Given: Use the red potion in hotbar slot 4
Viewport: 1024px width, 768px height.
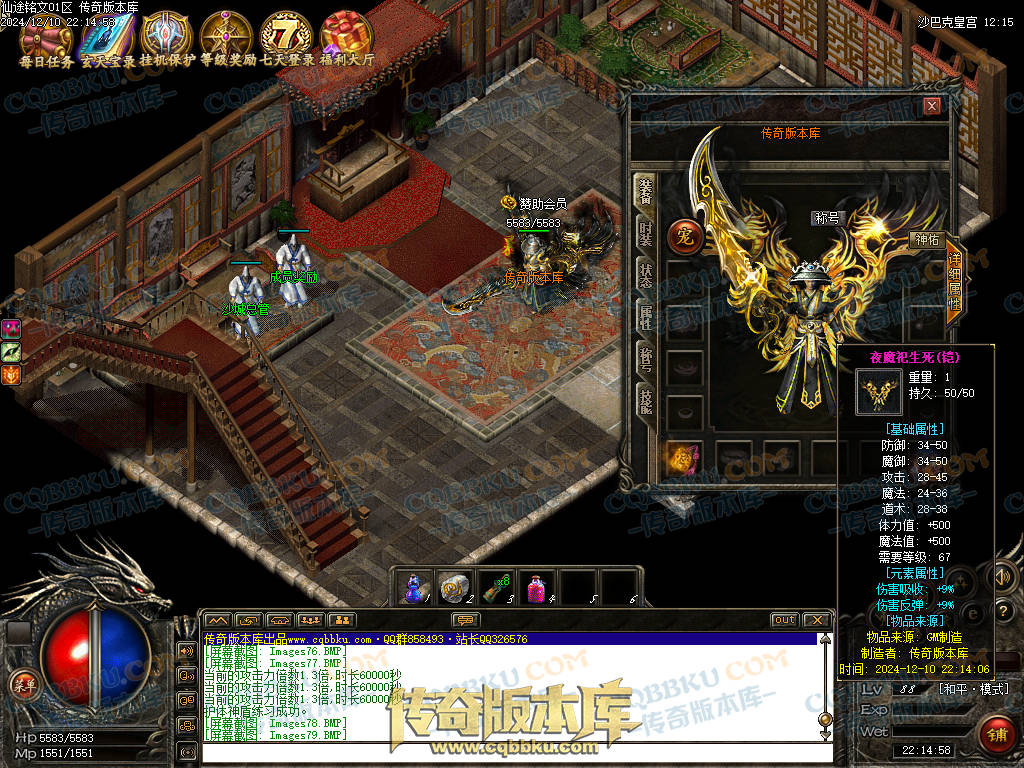Looking at the screenshot, I should (x=539, y=587).
